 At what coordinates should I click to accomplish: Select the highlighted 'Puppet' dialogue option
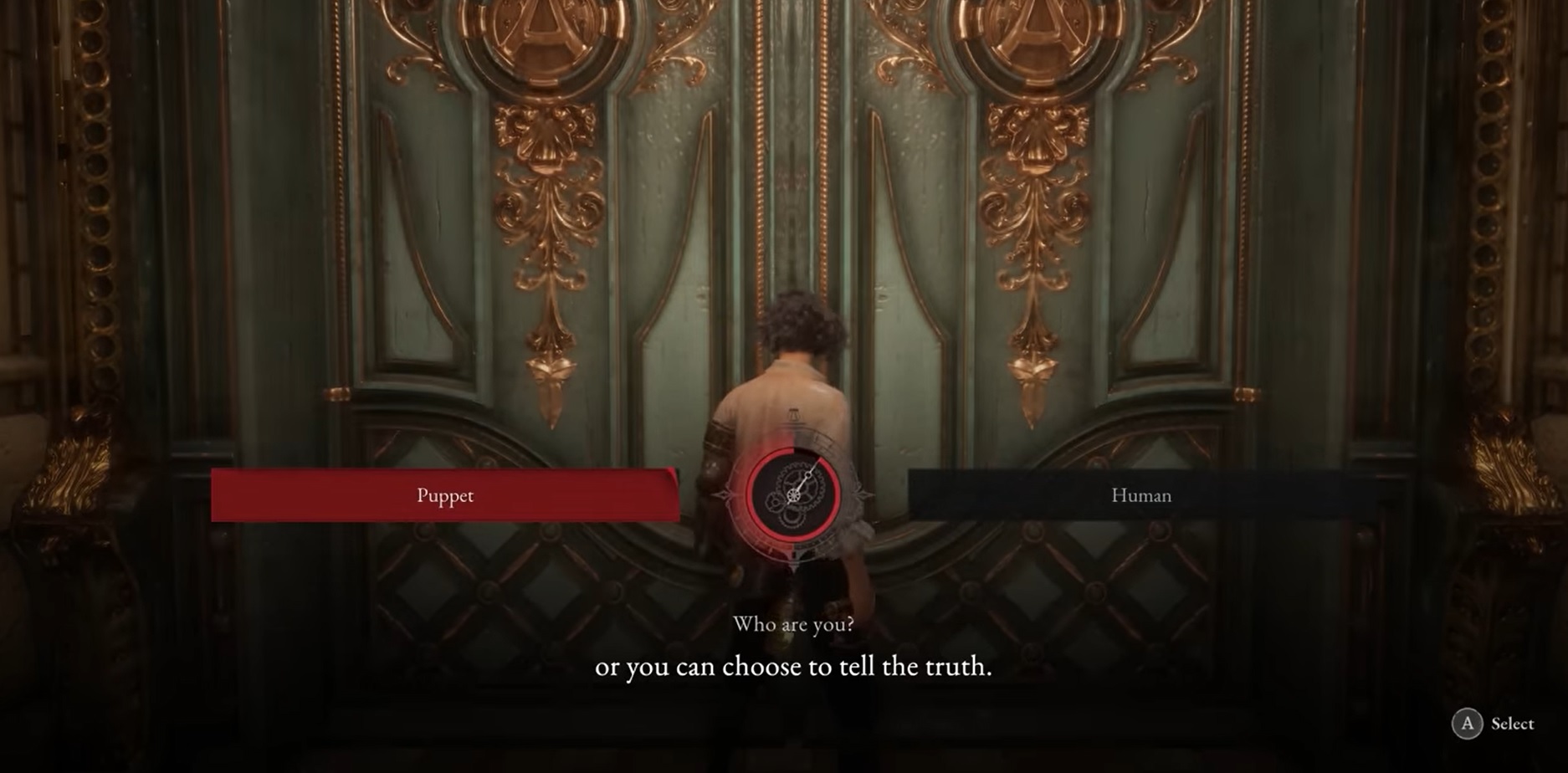click(x=446, y=495)
